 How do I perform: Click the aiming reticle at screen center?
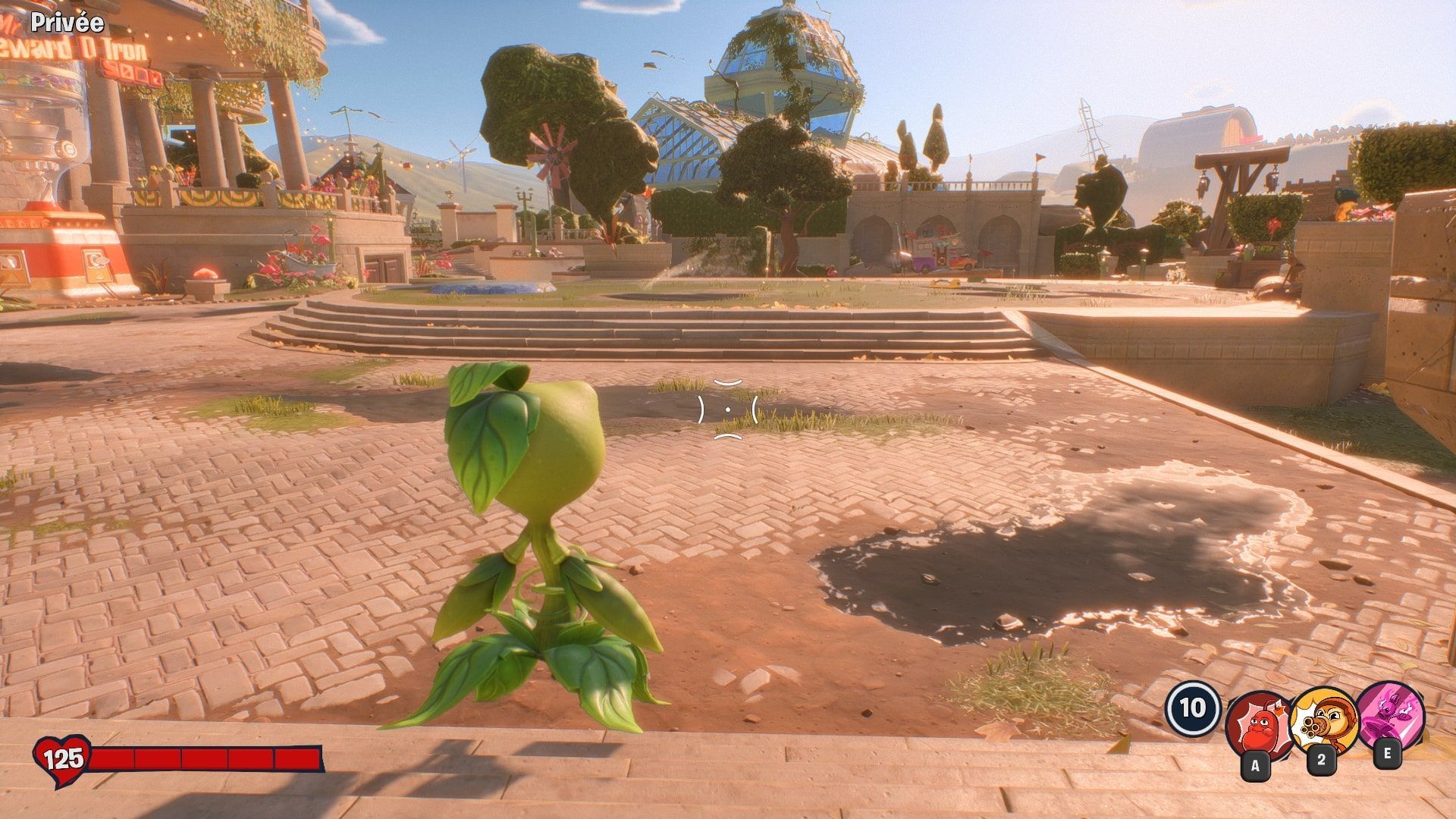728,409
